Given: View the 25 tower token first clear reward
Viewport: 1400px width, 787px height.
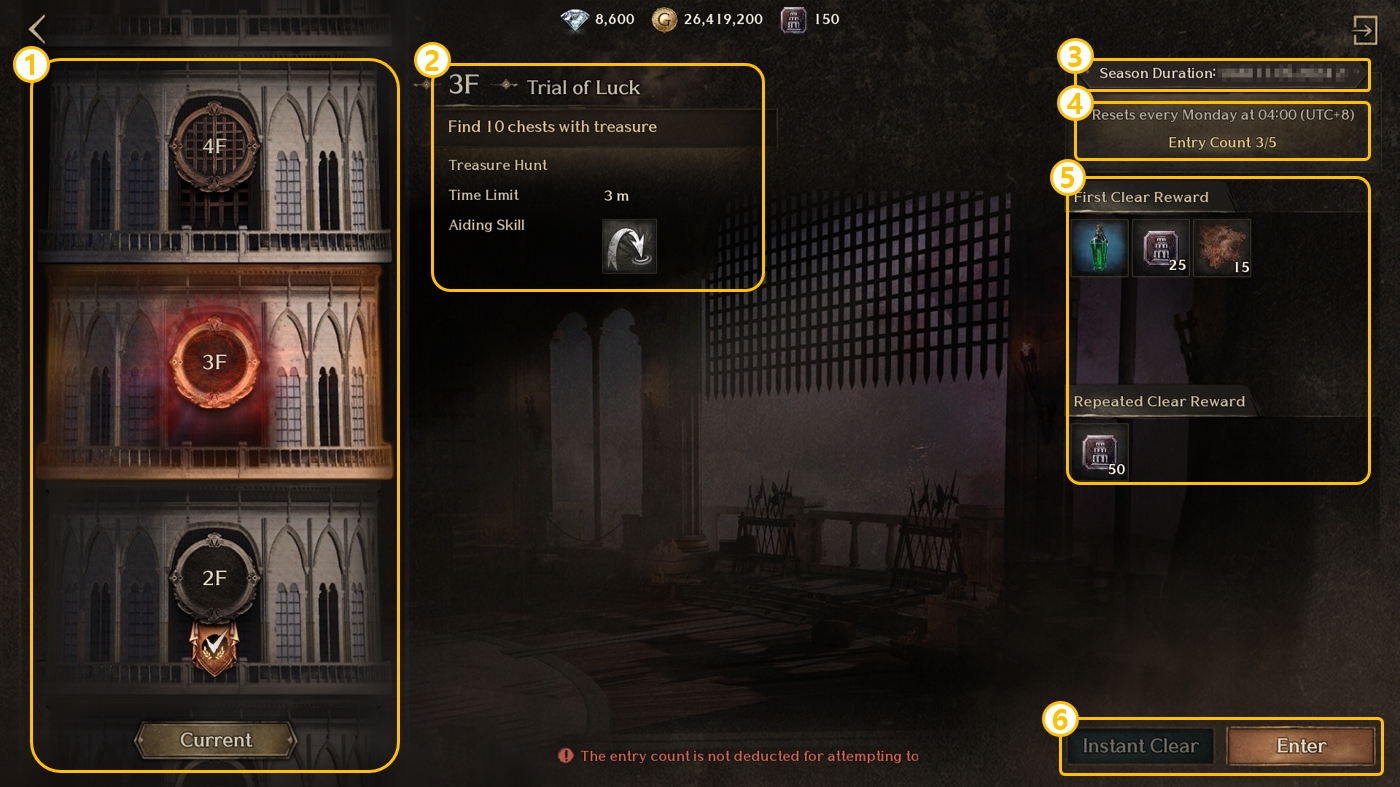Looking at the screenshot, I should pos(1161,248).
